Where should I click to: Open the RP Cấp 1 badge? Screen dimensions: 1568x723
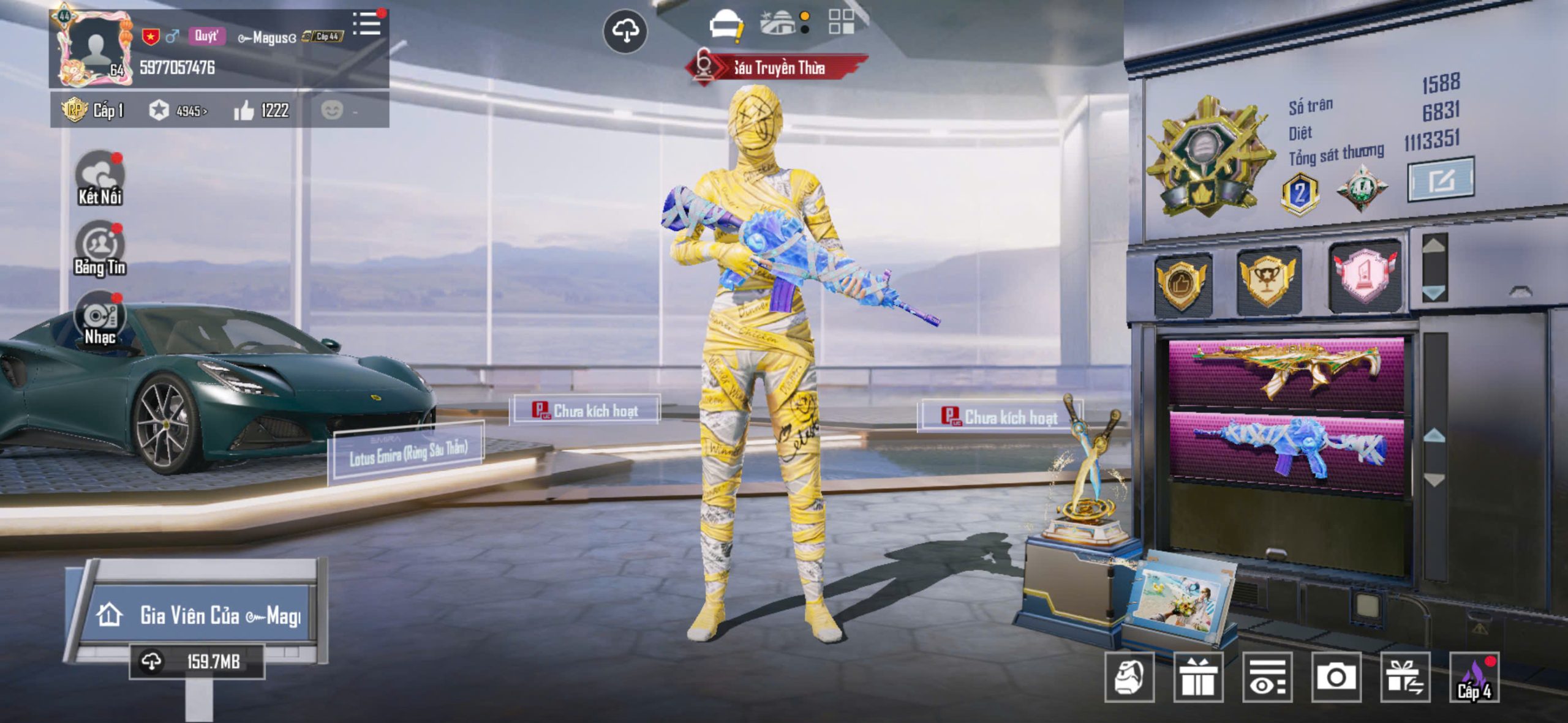tap(94, 110)
